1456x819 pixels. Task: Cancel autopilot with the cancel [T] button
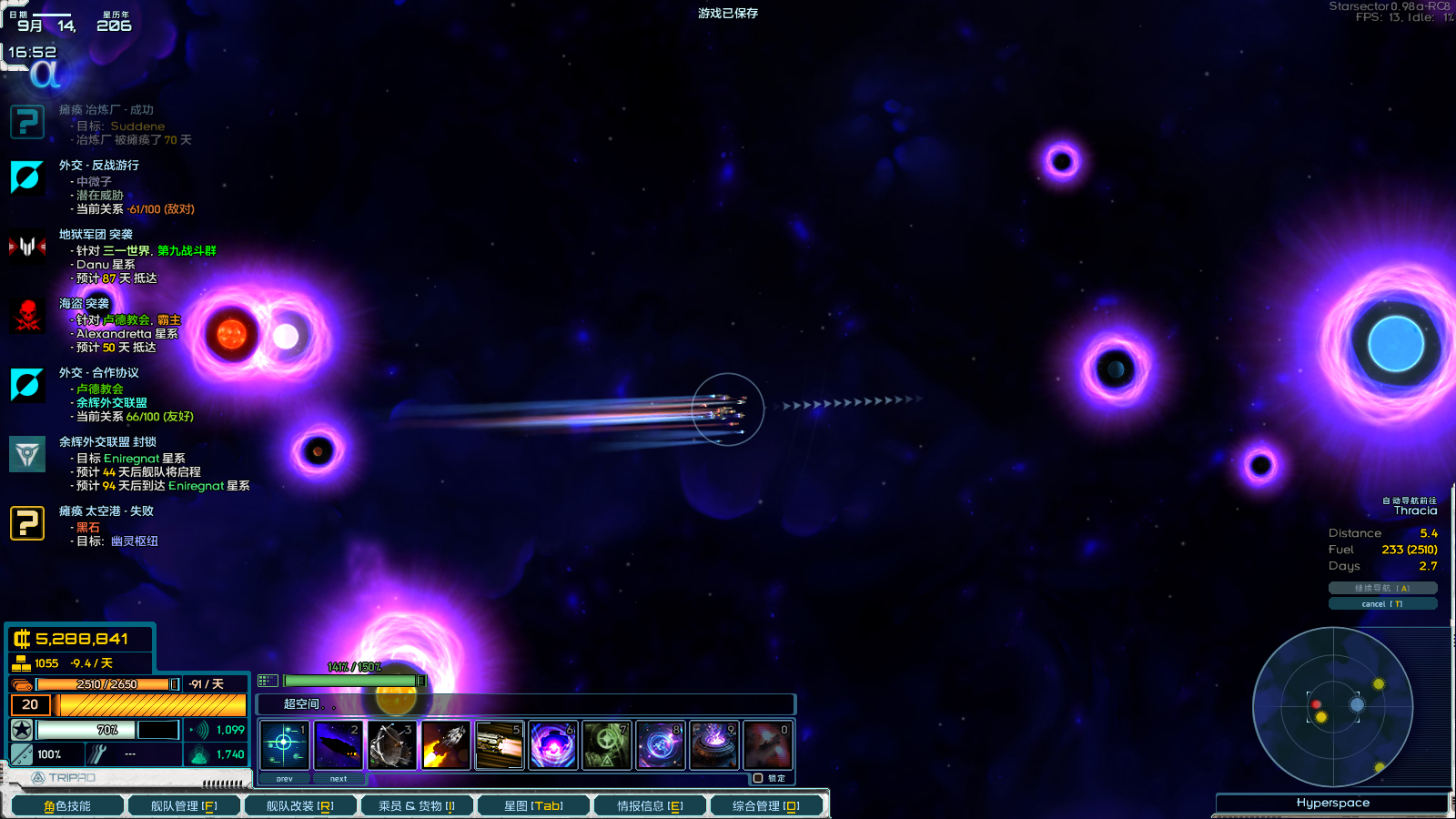coord(1384,602)
